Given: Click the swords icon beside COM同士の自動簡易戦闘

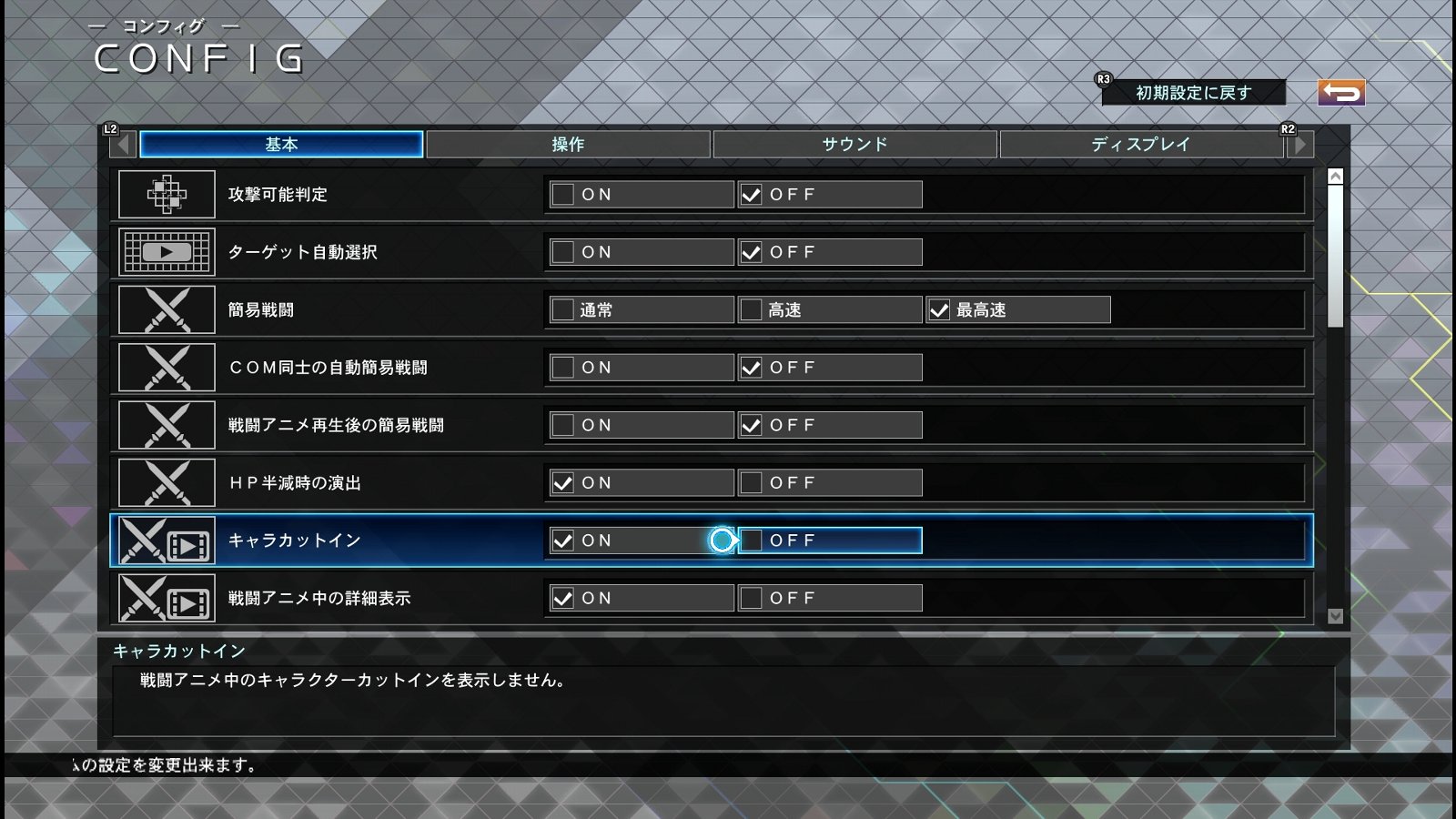Looking at the screenshot, I should pos(167,367).
